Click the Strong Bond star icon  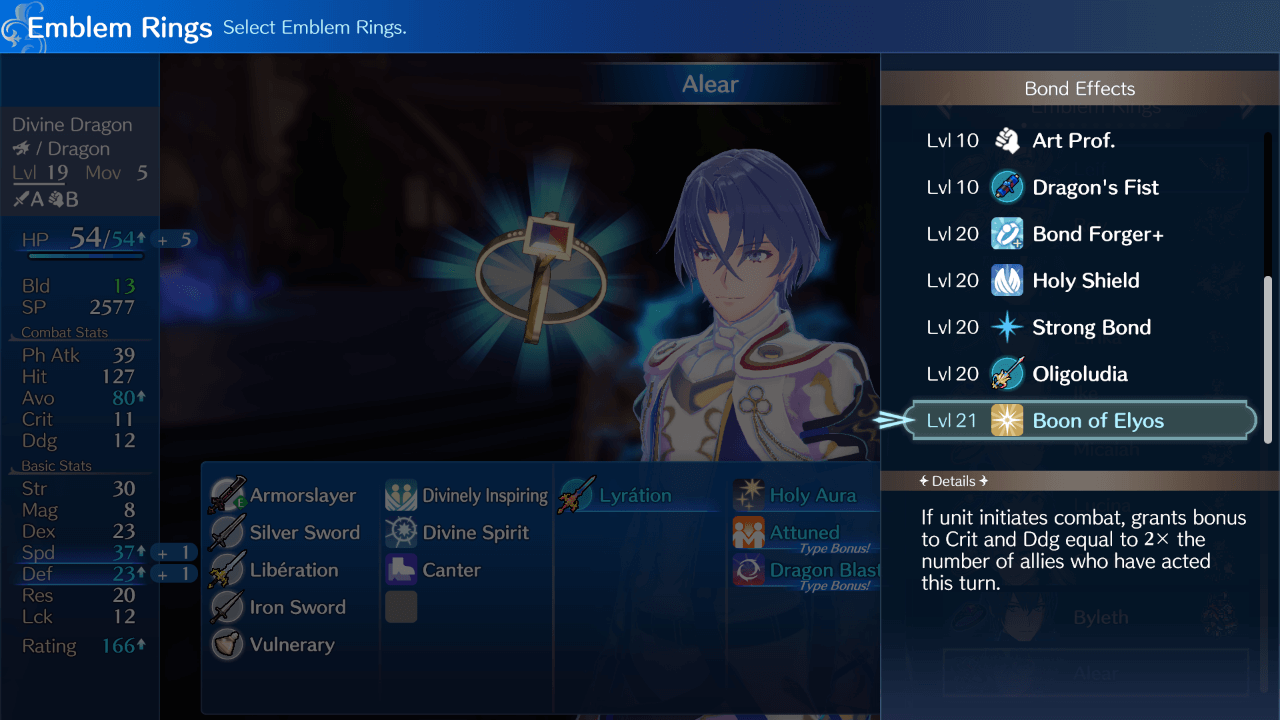(1007, 327)
